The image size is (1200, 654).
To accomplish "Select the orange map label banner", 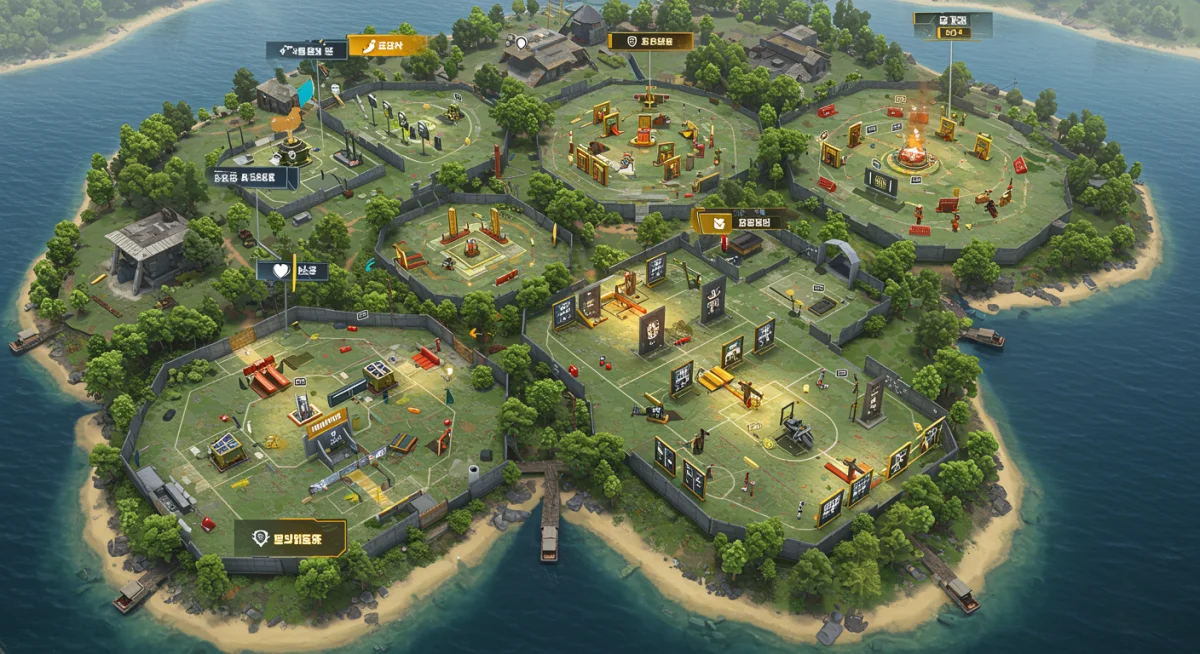I will pyautogui.click(x=387, y=45).
